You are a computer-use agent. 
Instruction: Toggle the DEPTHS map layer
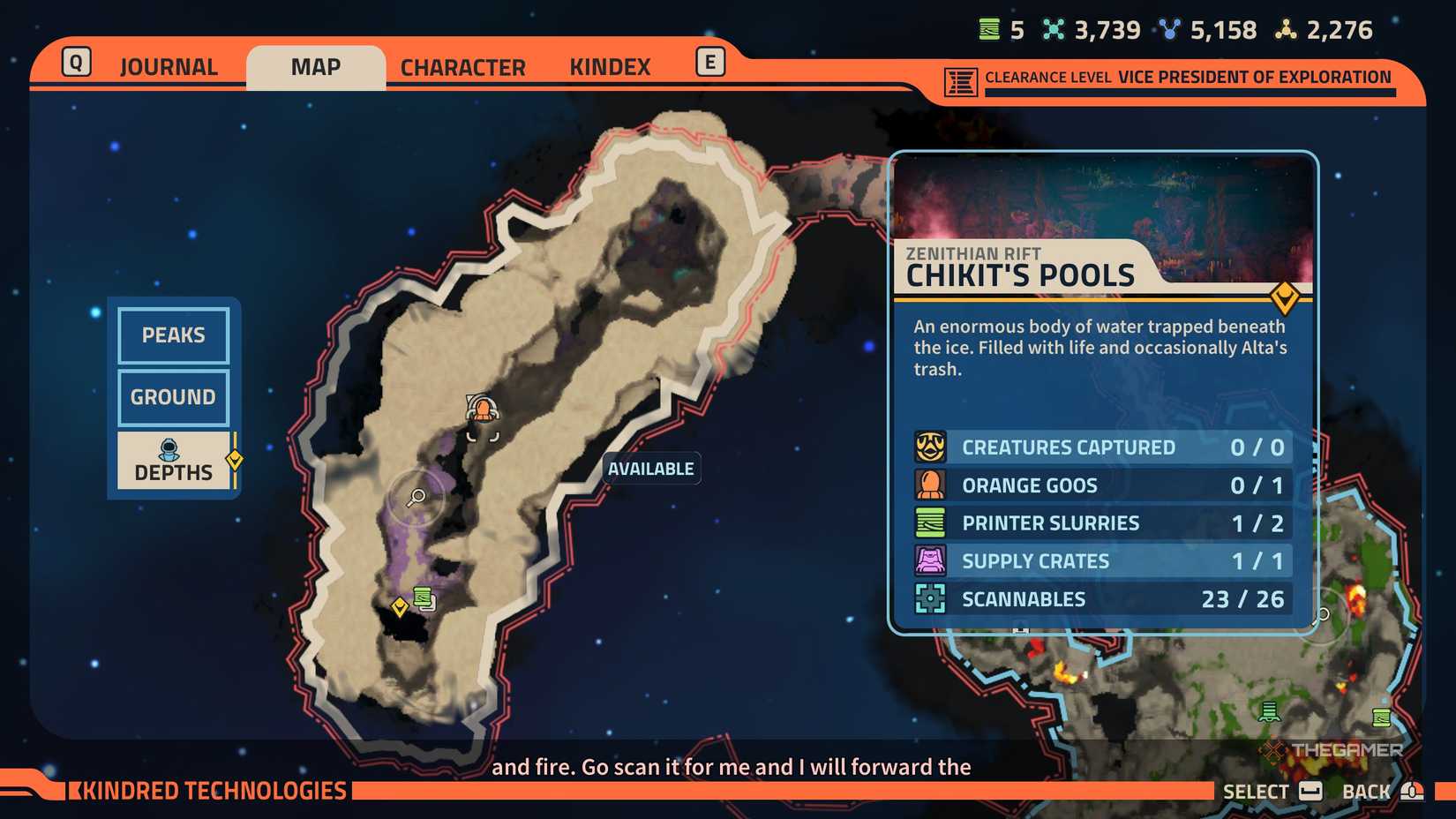(173, 461)
